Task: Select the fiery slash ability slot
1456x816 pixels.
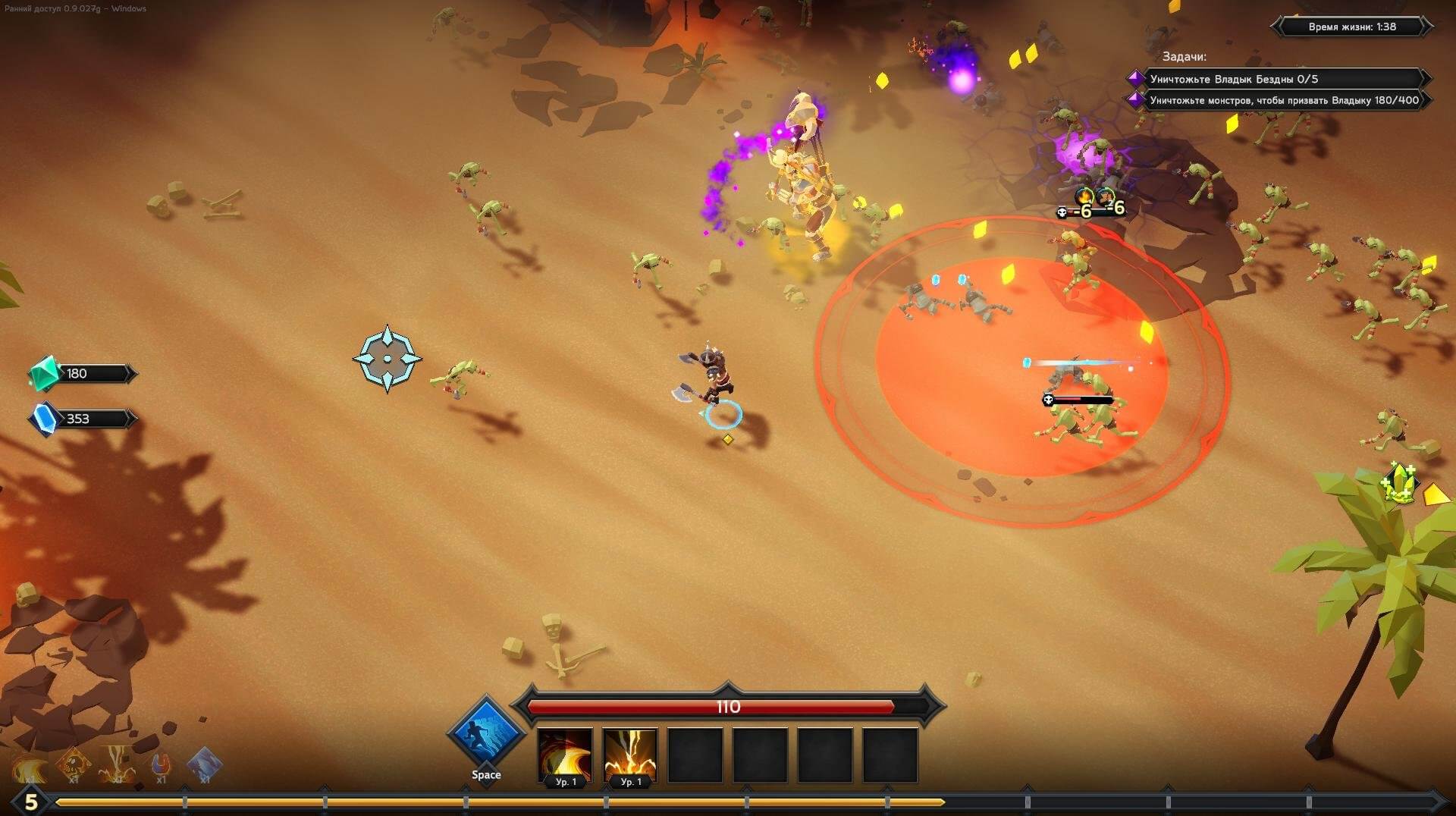Action: pos(565,754)
